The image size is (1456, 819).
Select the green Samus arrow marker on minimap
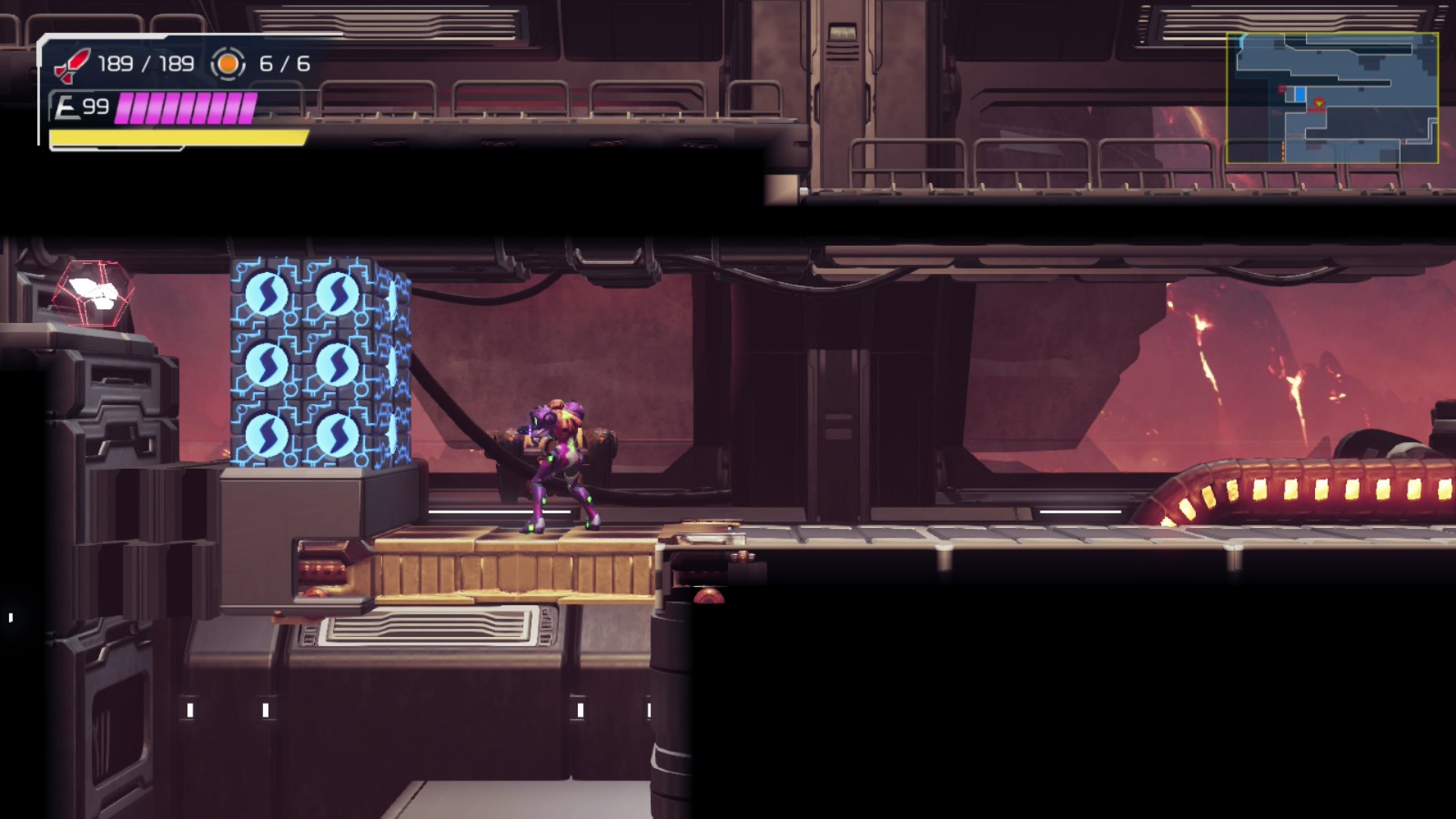pyautogui.click(x=1319, y=103)
